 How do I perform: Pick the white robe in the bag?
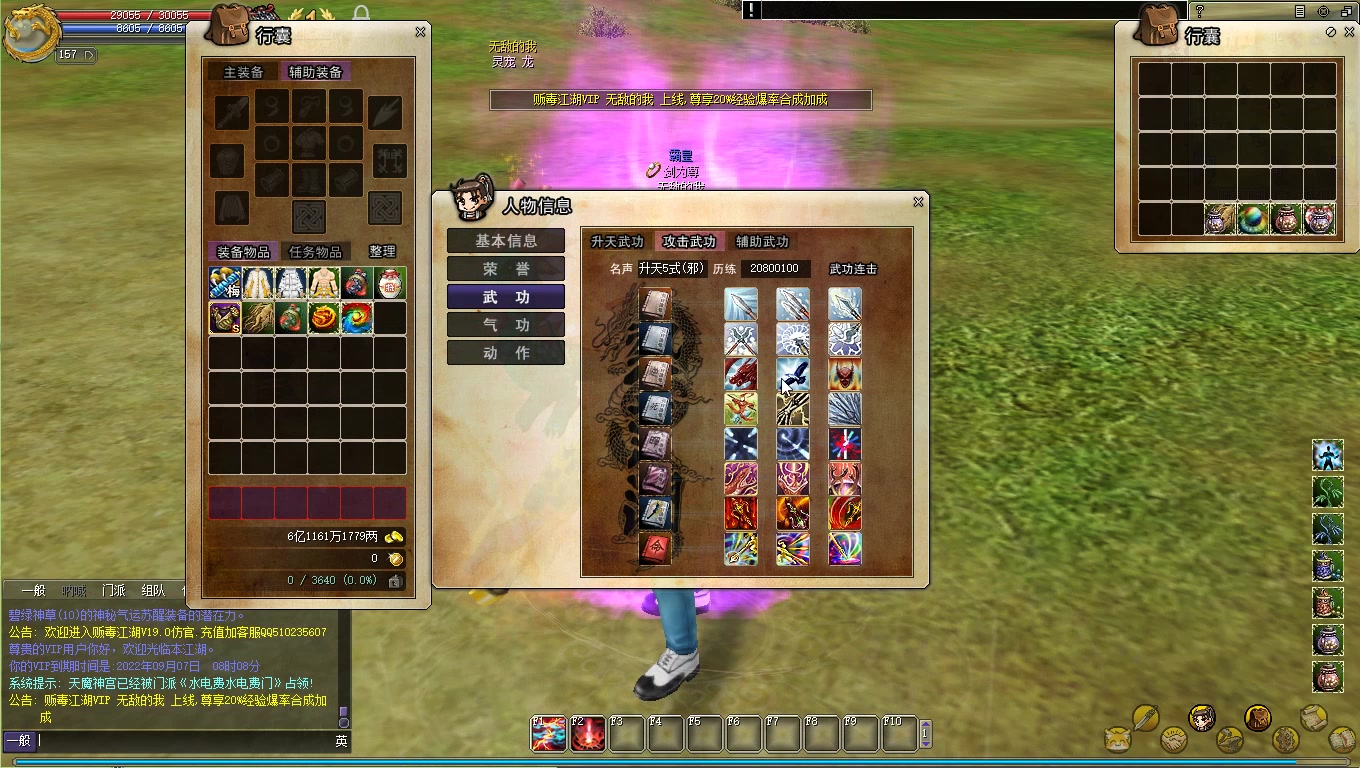pos(291,283)
